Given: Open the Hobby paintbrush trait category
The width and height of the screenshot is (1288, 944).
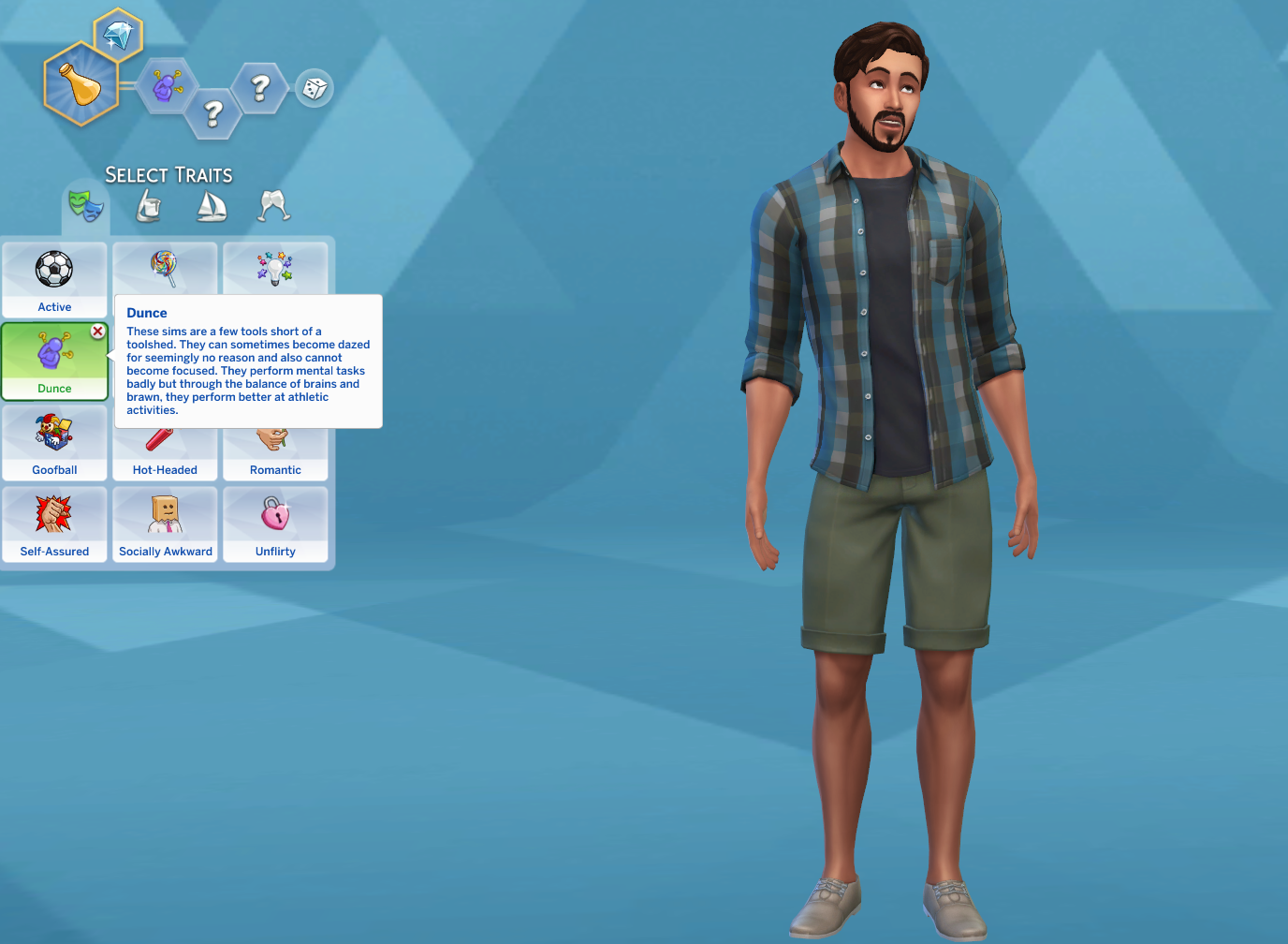Looking at the screenshot, I should [x=148, y=206].
